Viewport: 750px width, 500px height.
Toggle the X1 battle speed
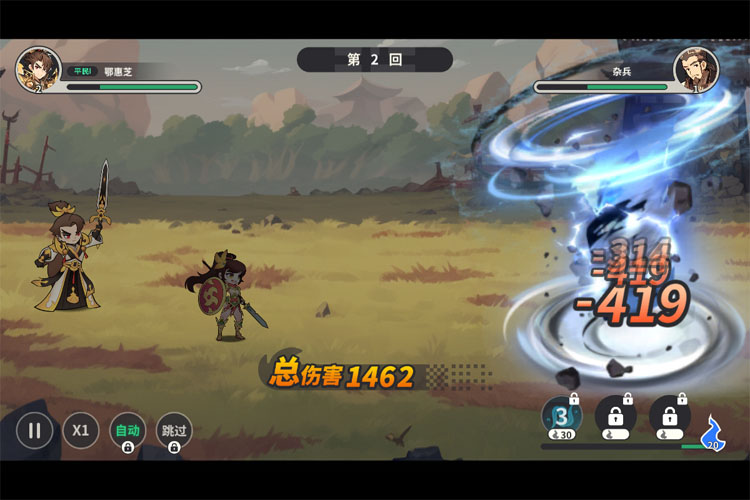click(x=81, y=431)
